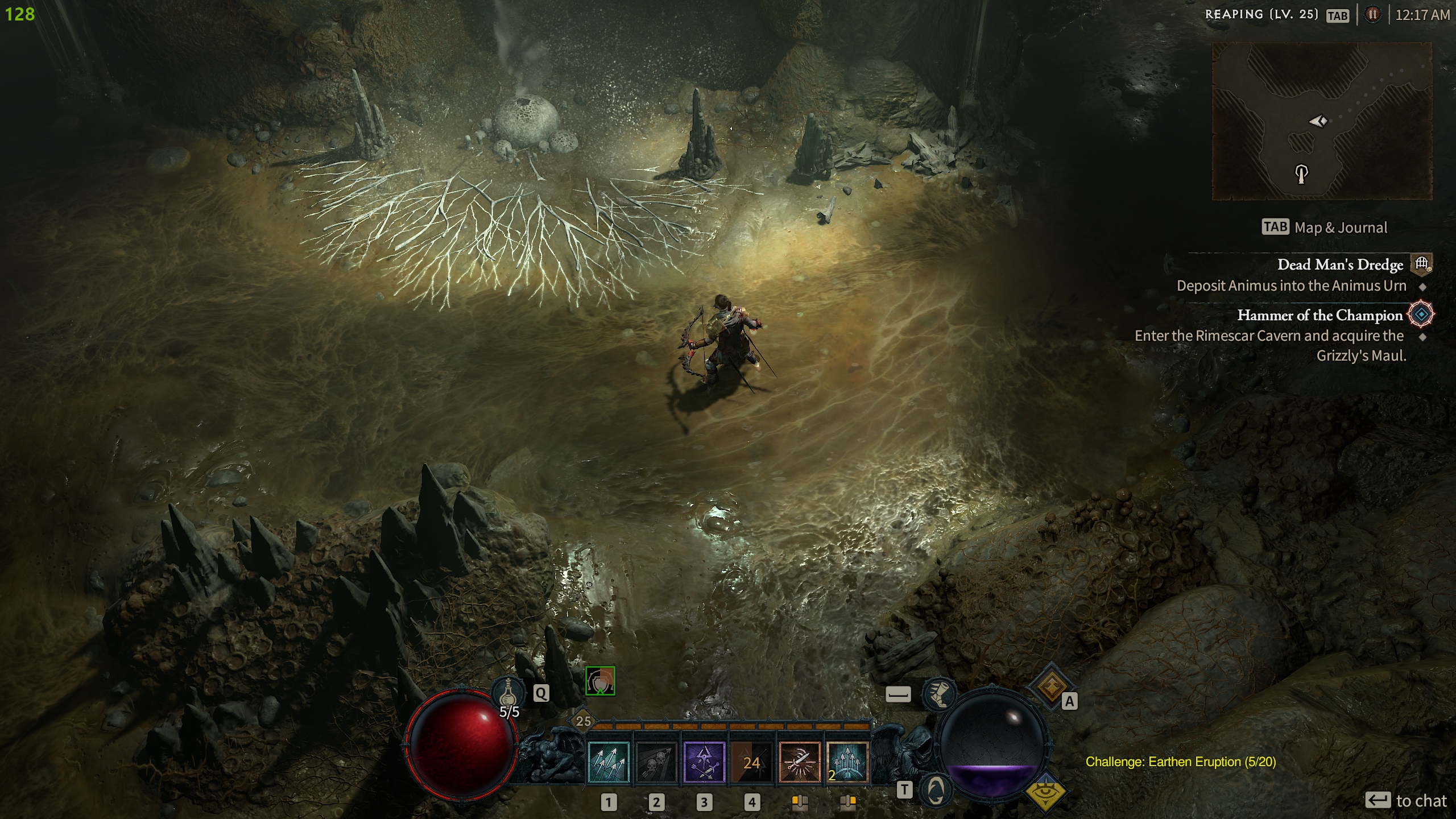Open the gold diamond emblem beside A
Viewport: 1456px width, 819px height.
click(x=1050, y=686)
